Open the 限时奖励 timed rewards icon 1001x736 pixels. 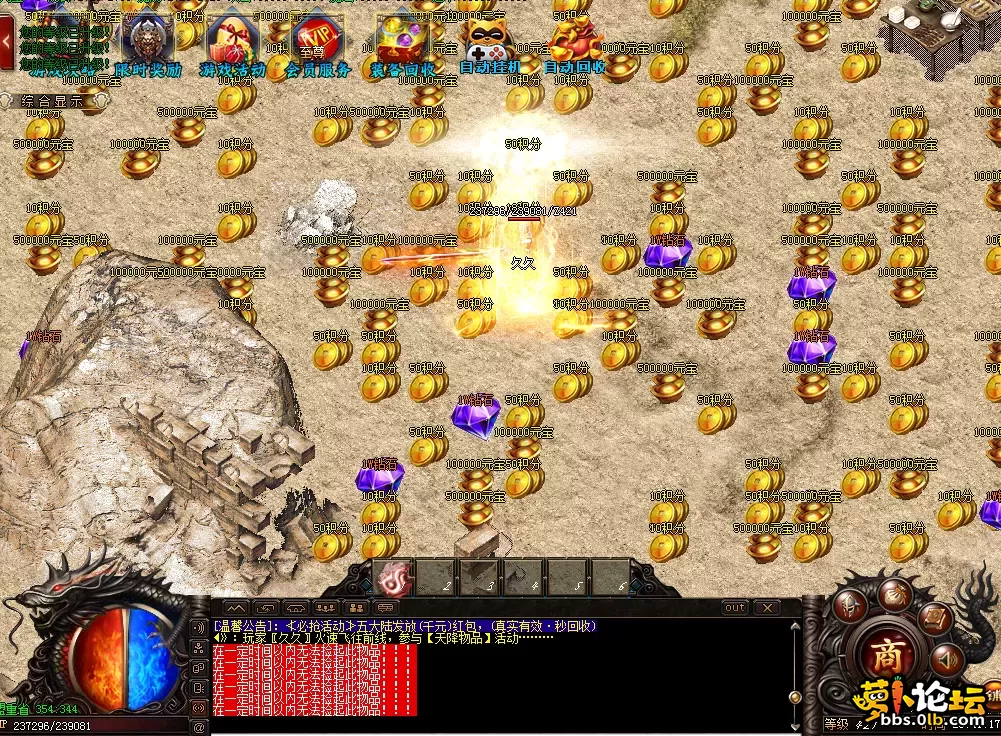coord(148,45)
